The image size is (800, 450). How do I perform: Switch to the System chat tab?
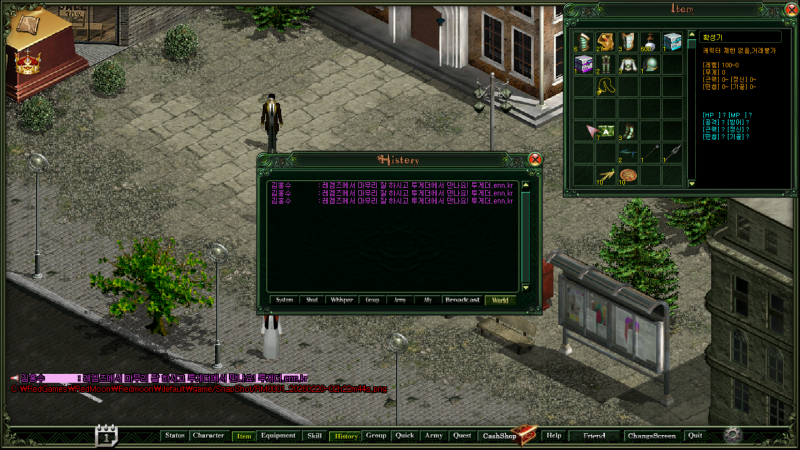(285, 299)
